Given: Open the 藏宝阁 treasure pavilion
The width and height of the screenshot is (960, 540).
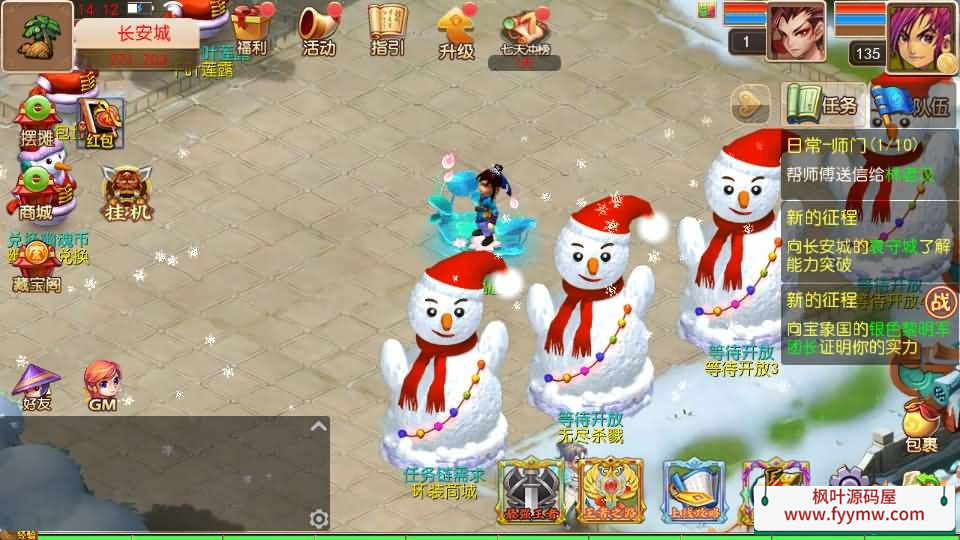Looking at the screenshot, I should click(36, 266).
